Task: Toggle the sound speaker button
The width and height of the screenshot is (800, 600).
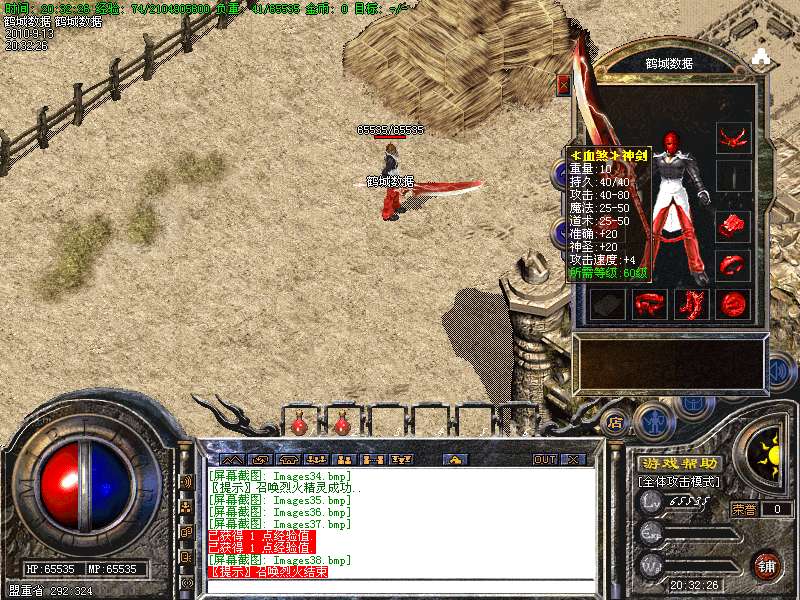Action: click(779, 374)
